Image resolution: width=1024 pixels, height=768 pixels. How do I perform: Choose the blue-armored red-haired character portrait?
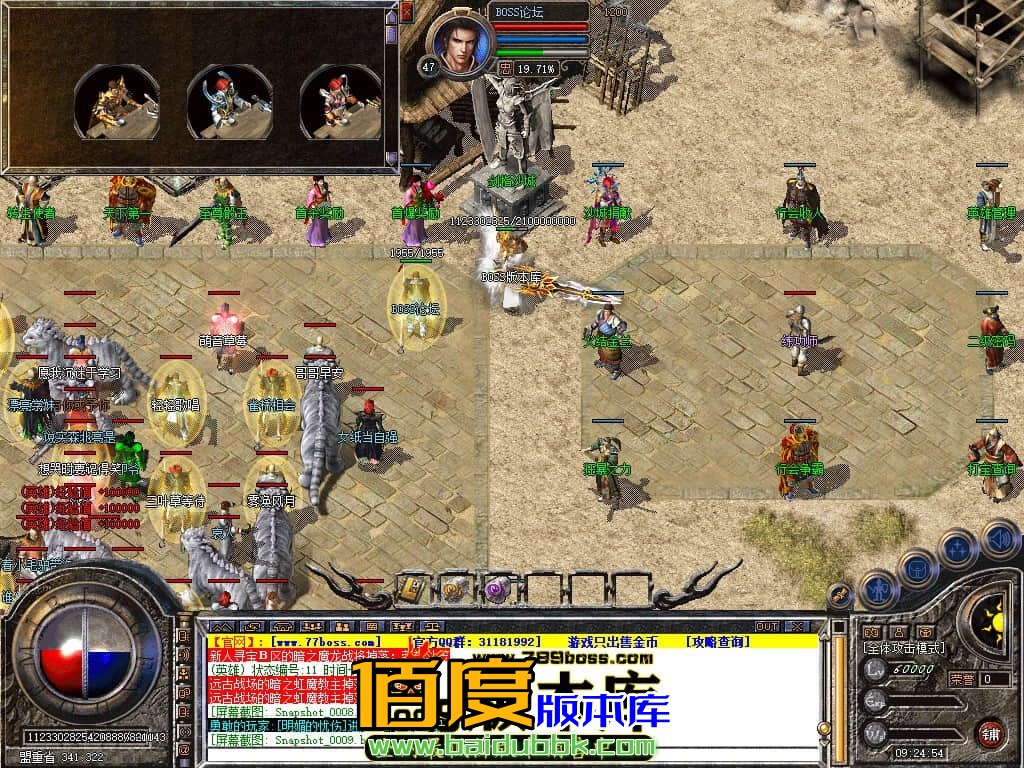pyautogui.click(x=229, y=101)
